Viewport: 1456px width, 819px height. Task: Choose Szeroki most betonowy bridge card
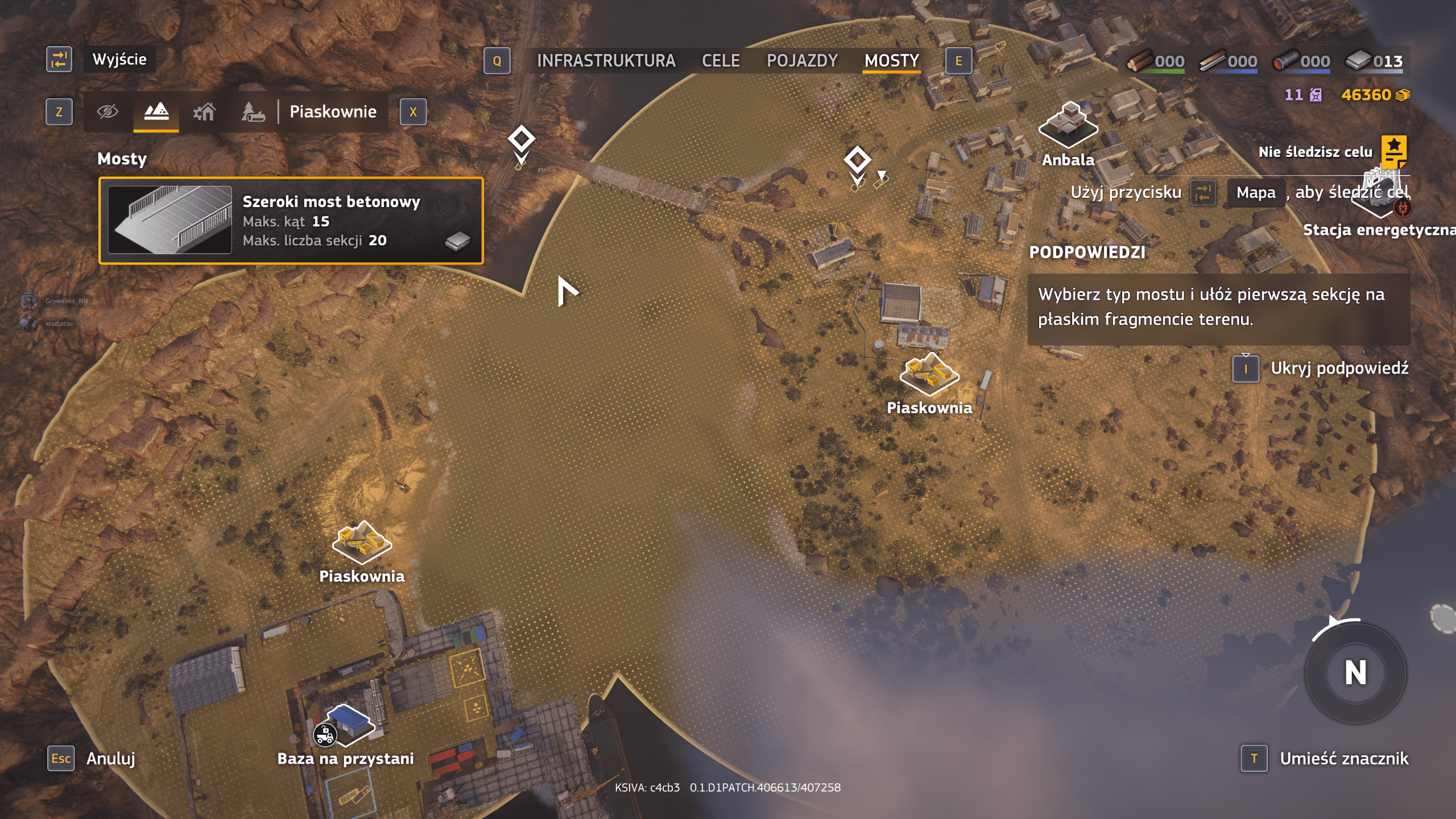point(291,221)
